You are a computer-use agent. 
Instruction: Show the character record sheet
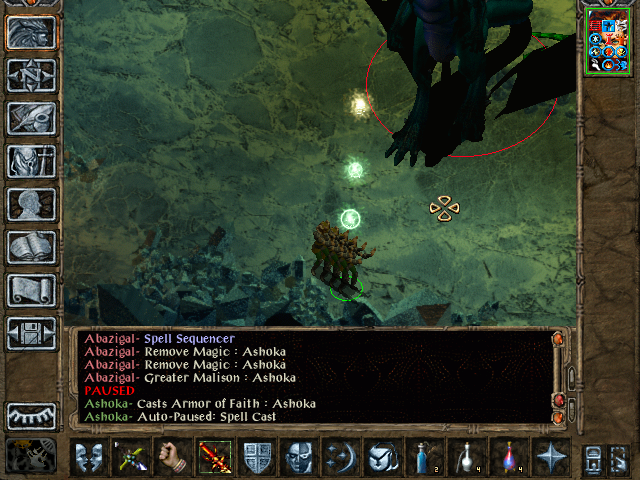coord(31,204)
